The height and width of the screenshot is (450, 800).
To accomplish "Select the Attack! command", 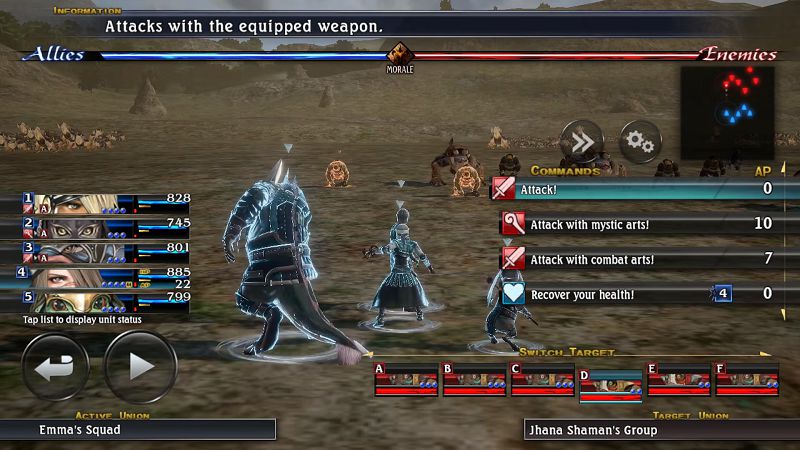I will click(630, 188).
